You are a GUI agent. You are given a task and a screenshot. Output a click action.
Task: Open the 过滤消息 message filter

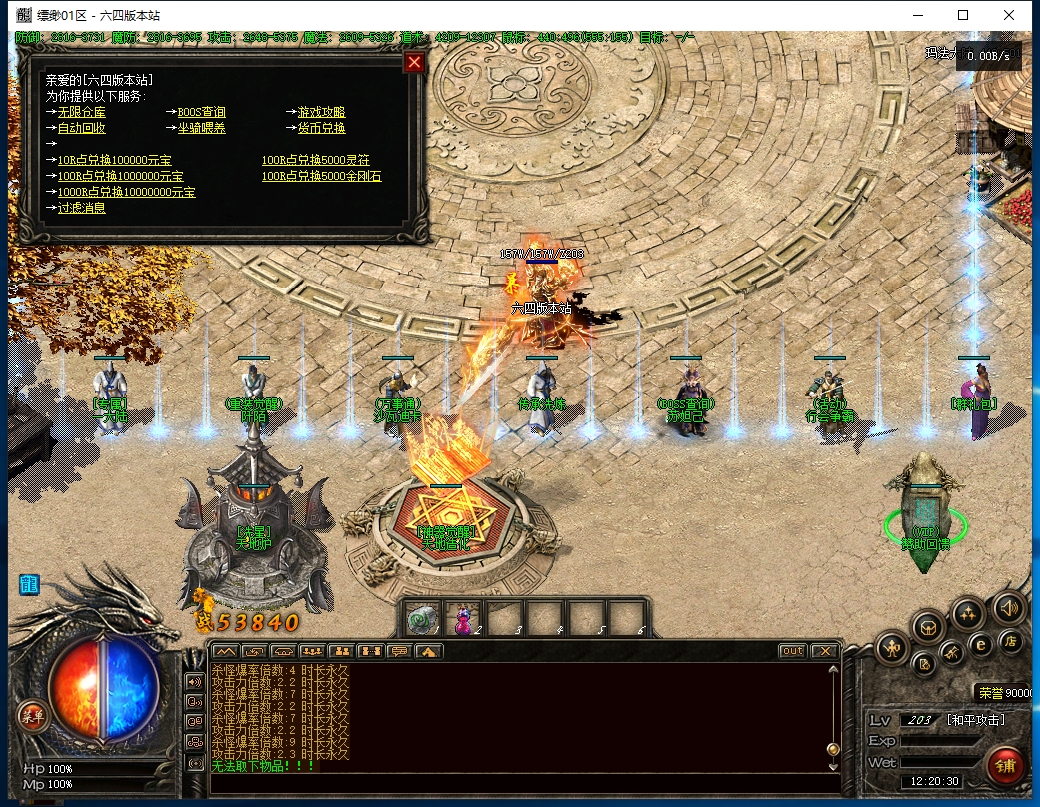pos(81,208)
